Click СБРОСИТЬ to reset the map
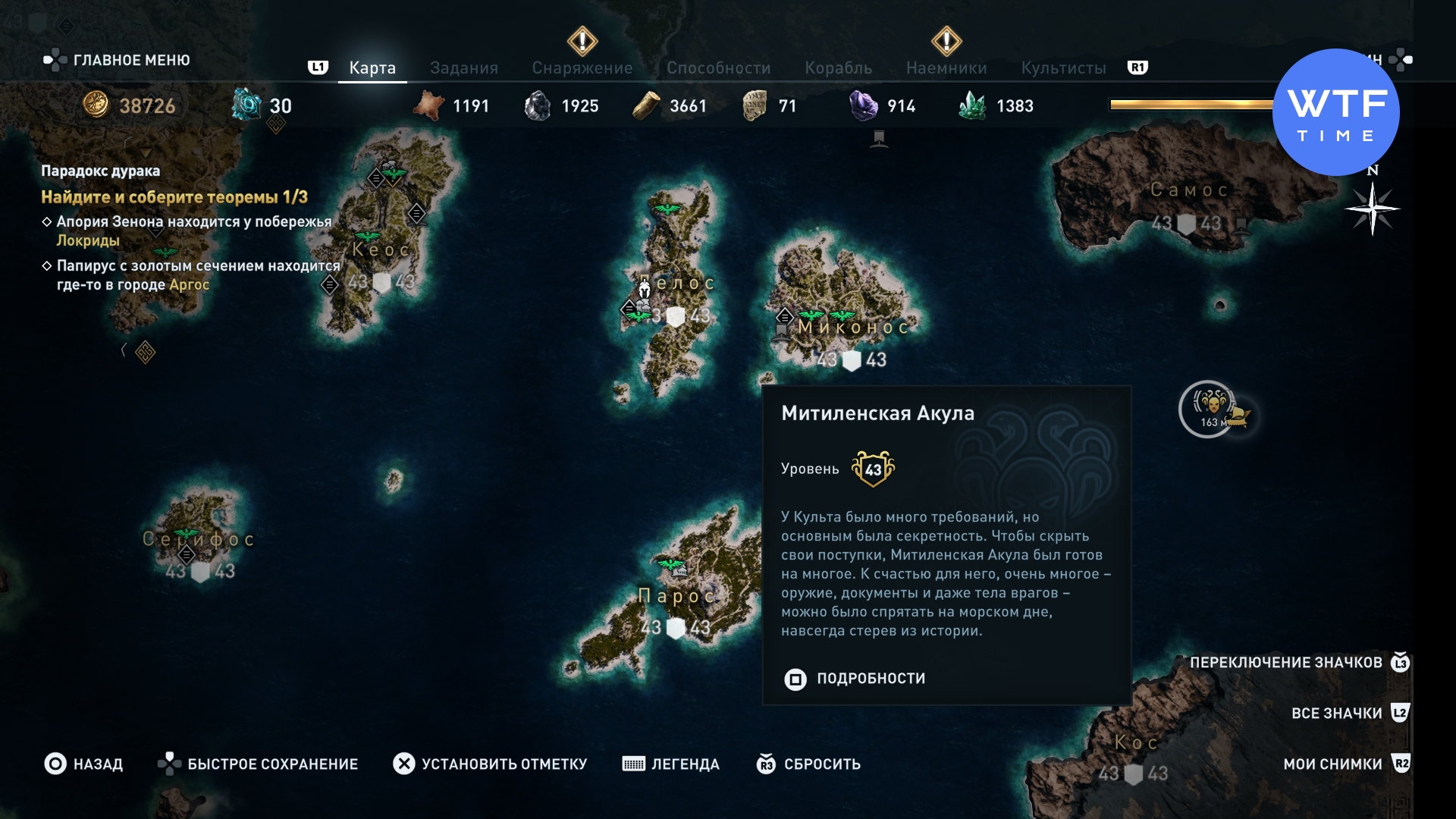The image size is (1456, 819). [809, 764]
